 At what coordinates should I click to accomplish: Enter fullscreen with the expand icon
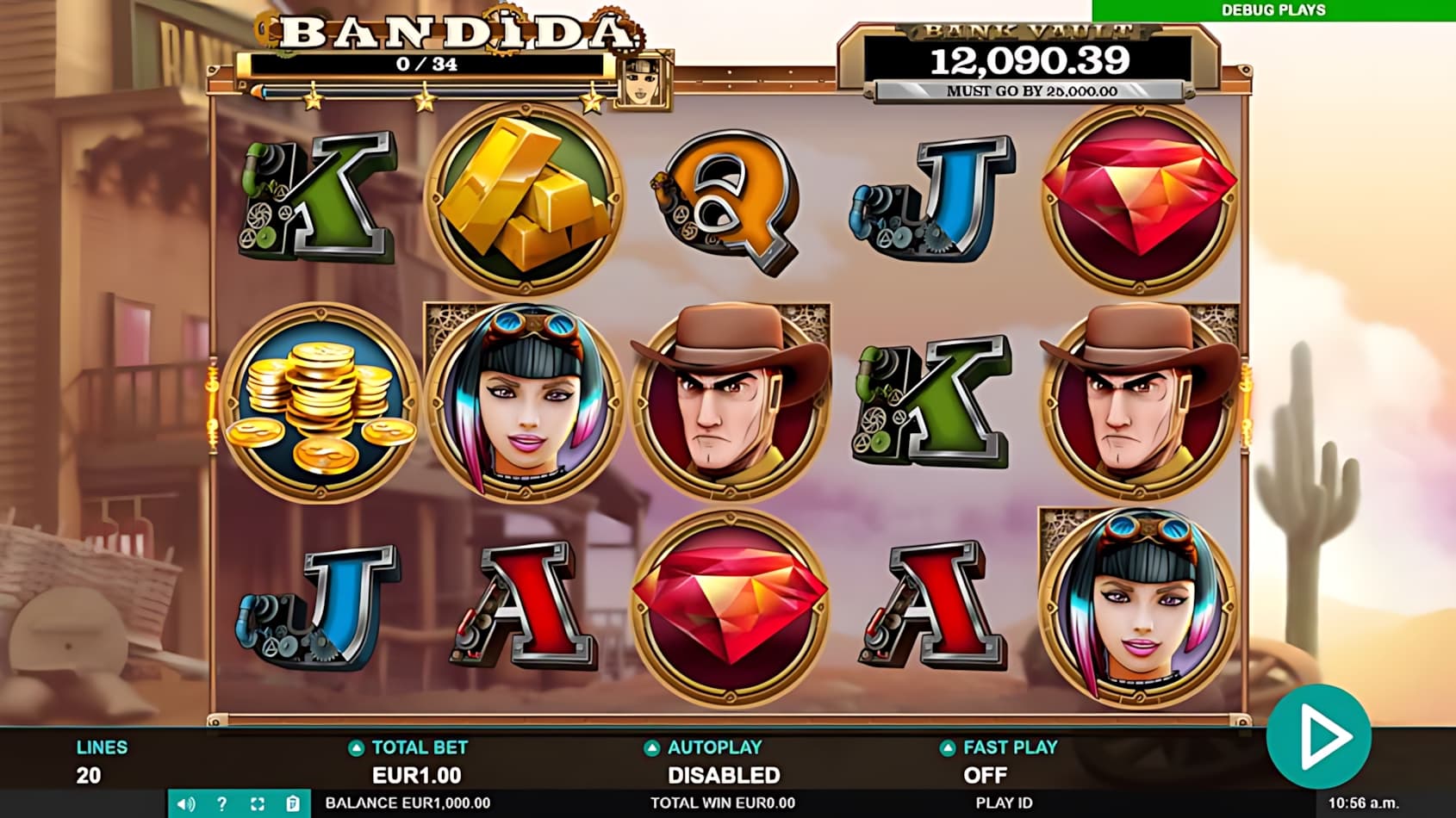258,802
